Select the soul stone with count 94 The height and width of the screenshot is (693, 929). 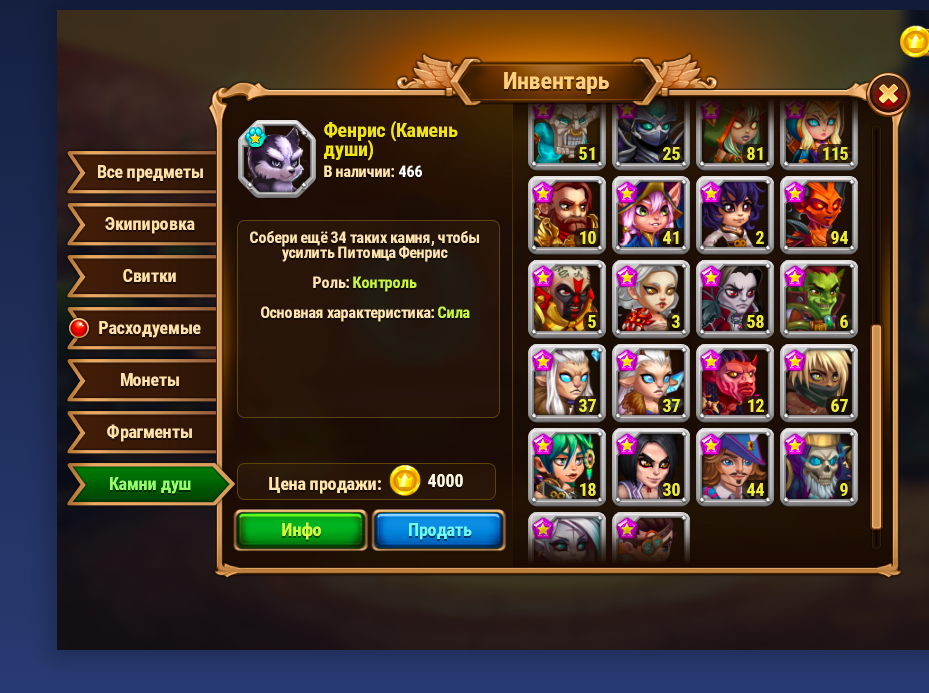pyautogui.click(x=819, y=214)
